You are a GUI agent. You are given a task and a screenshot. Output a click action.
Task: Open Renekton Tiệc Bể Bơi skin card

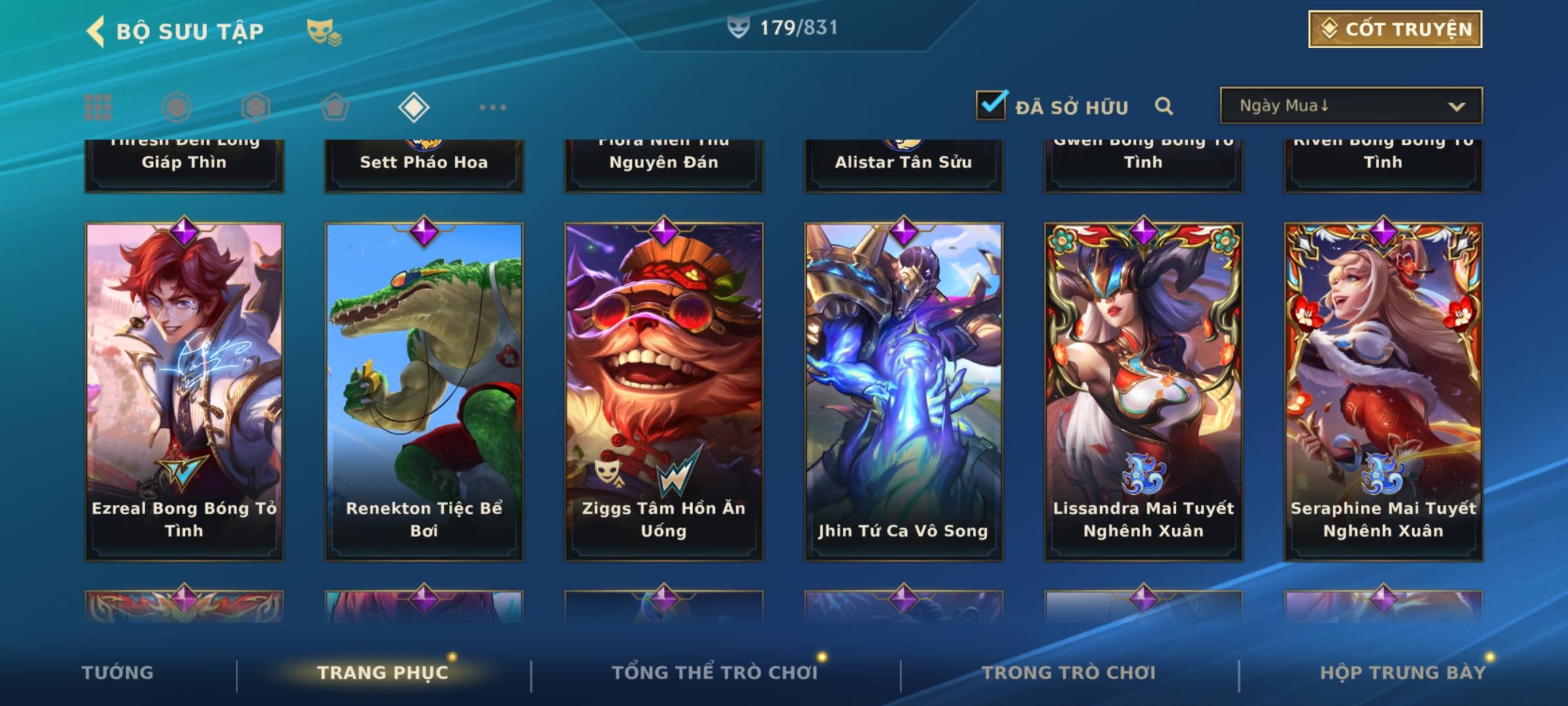pos(424,391)
